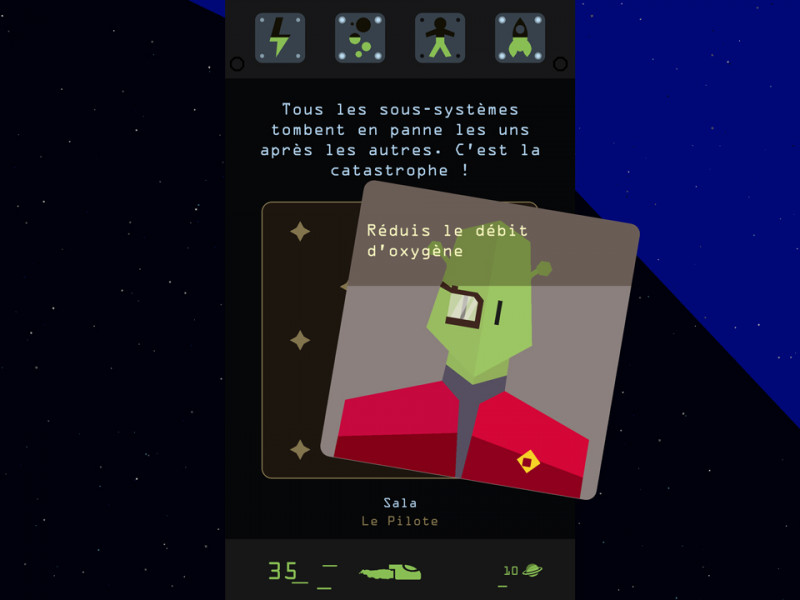
Task: Click the bubbles resource icon
Action: (360, 38)
